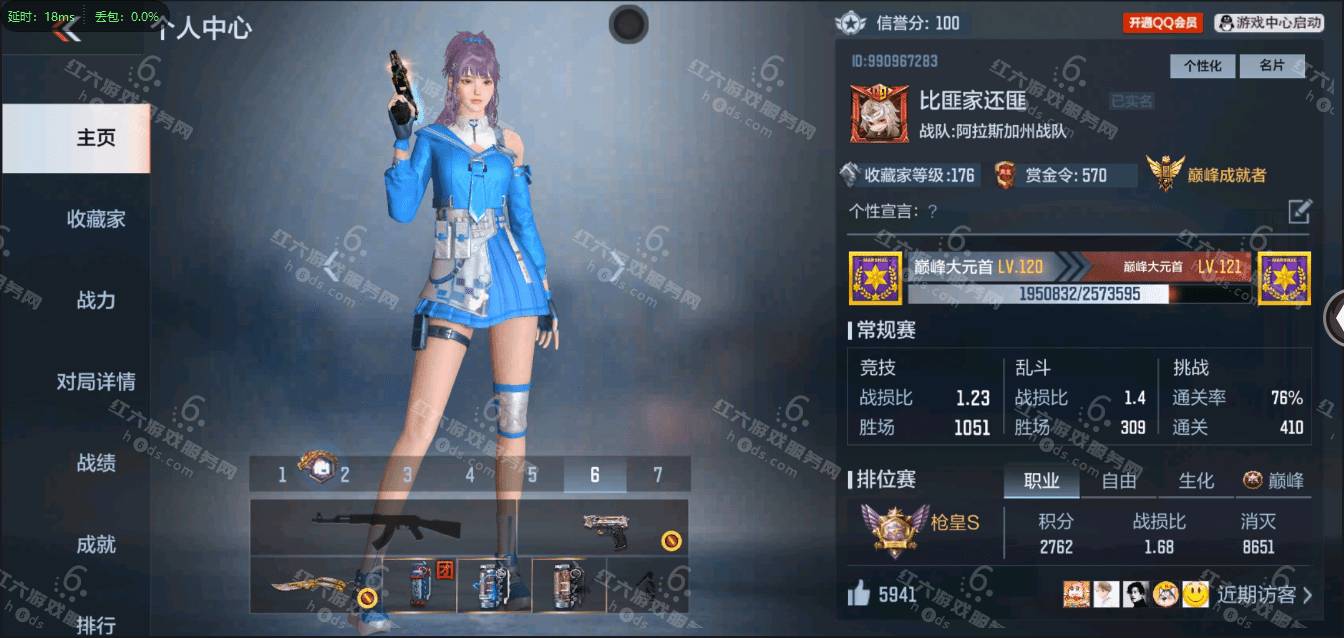
Task: Select the 主页 menu entry
Action: (x=96, y=138)
